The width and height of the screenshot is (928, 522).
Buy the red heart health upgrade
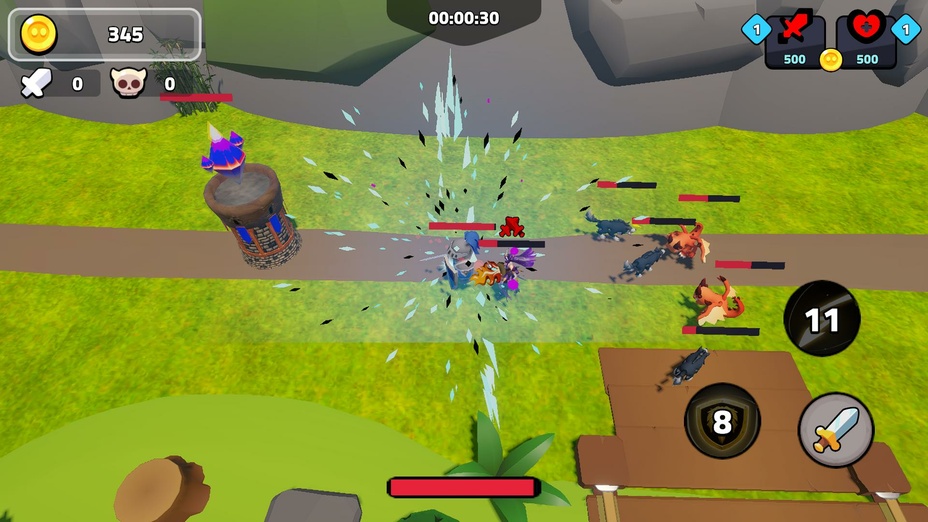(x=866, y=41)
